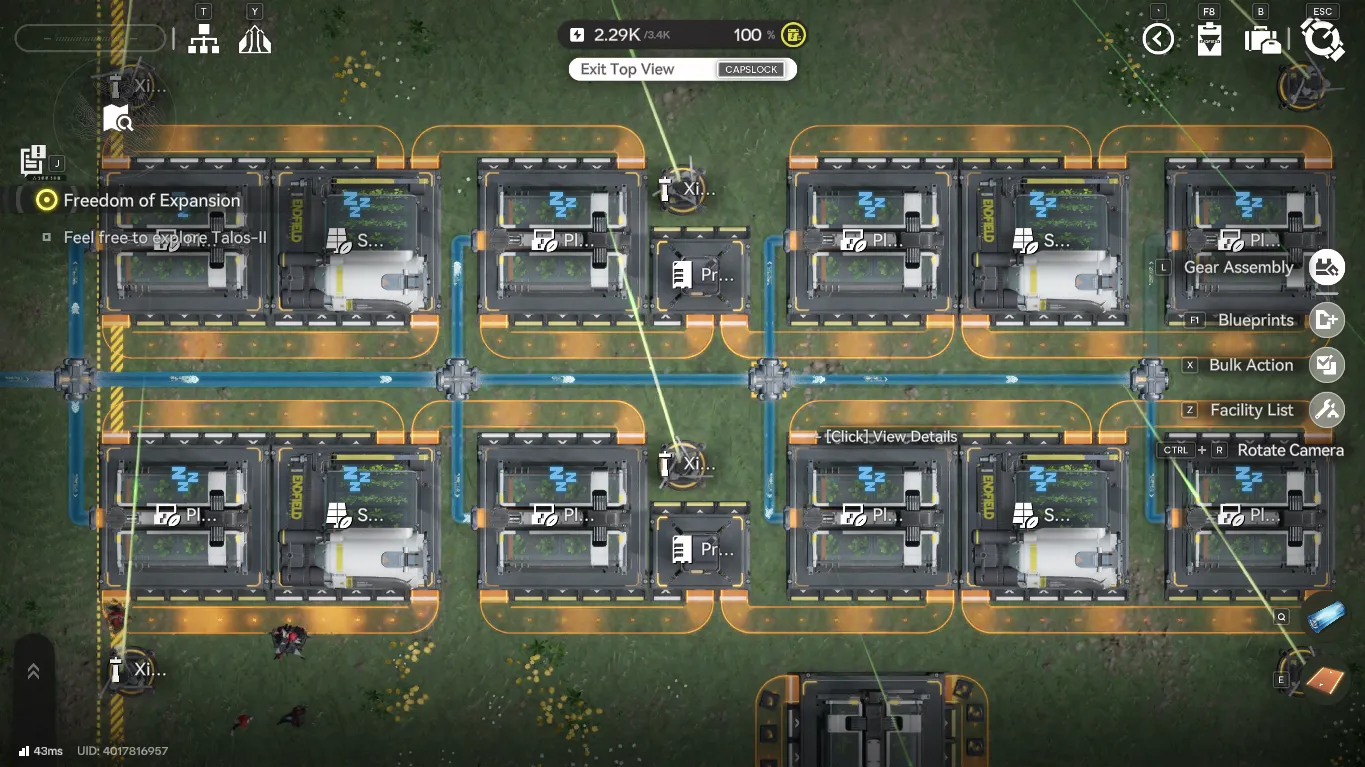1365x767 pixels.
Task: Open the mission log icon bound to J
Action: (30, 160)
